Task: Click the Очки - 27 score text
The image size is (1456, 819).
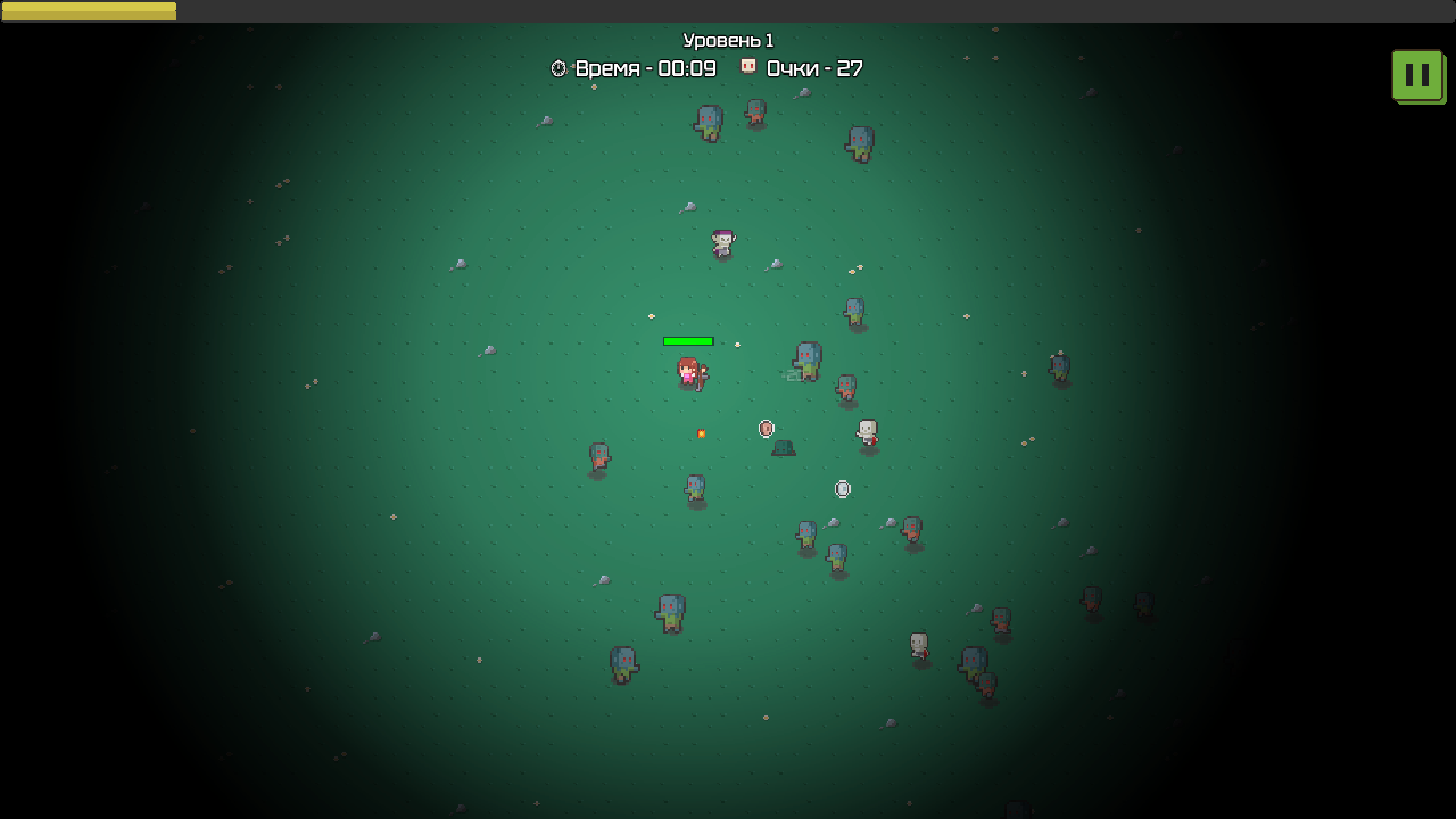Action: [x=813, y=67]
